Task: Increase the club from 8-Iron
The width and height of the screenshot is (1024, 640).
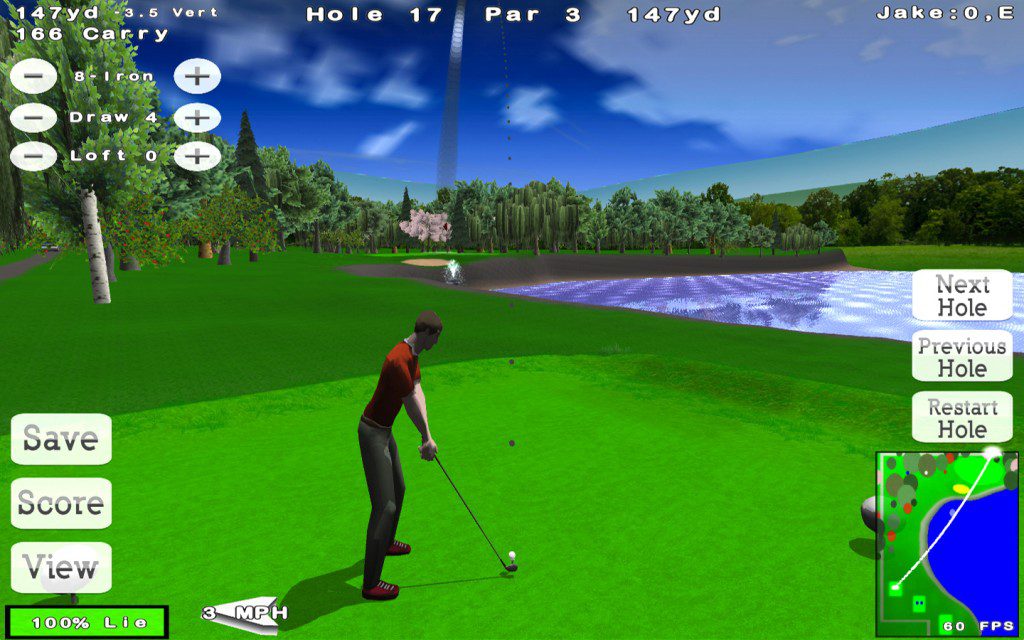Action: pyautogui.click(x=197, y=76)
